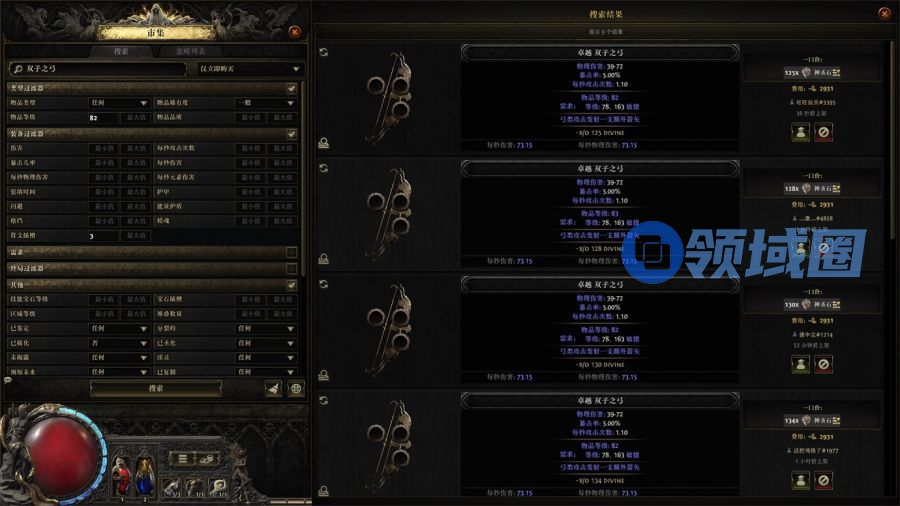Open the 仅立即购买 purchase mode dropdown
The height and width of the screenshot is (506, 900).
(x=250, y=69)
